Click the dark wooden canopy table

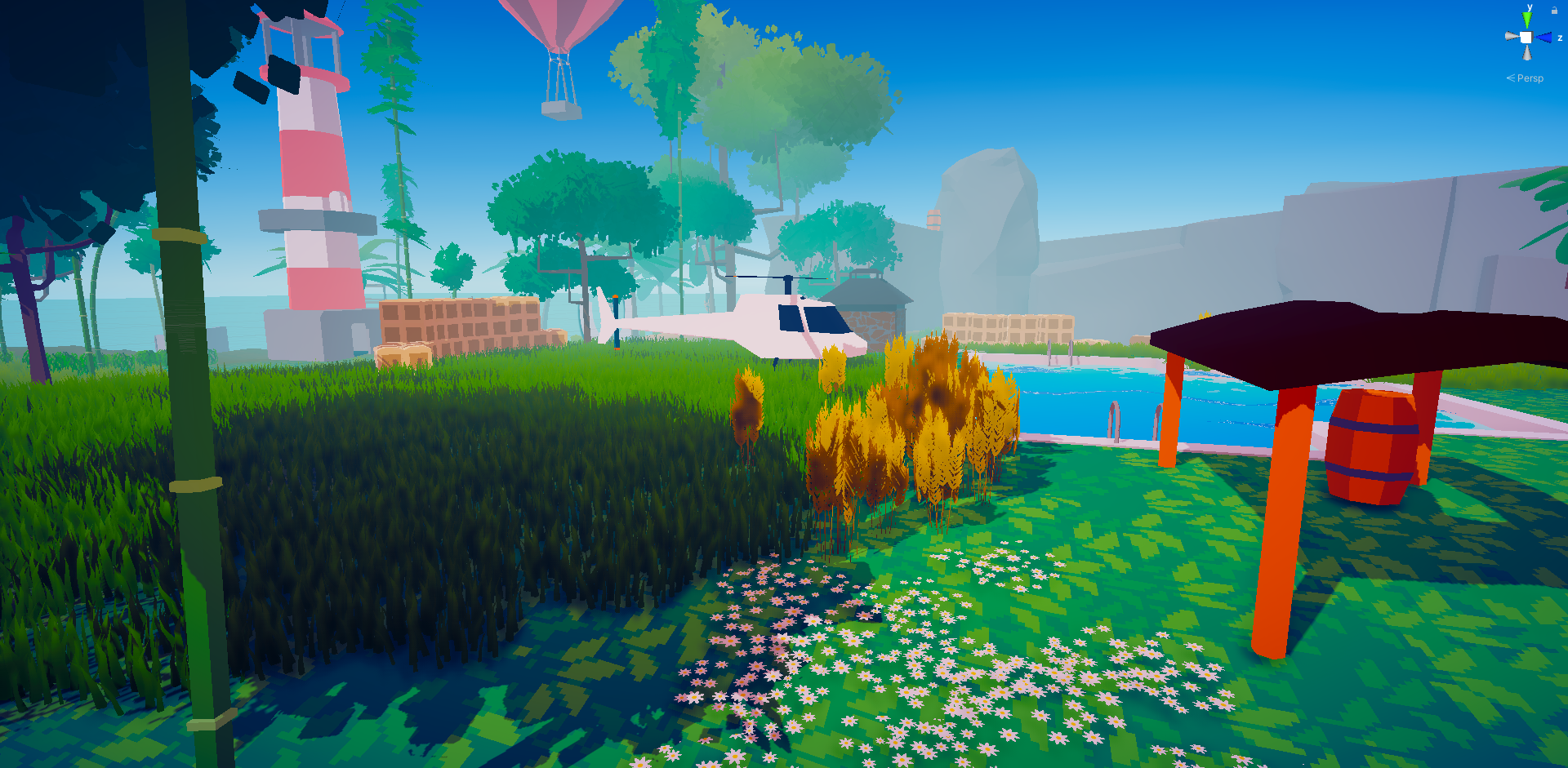pos(1347,343)
